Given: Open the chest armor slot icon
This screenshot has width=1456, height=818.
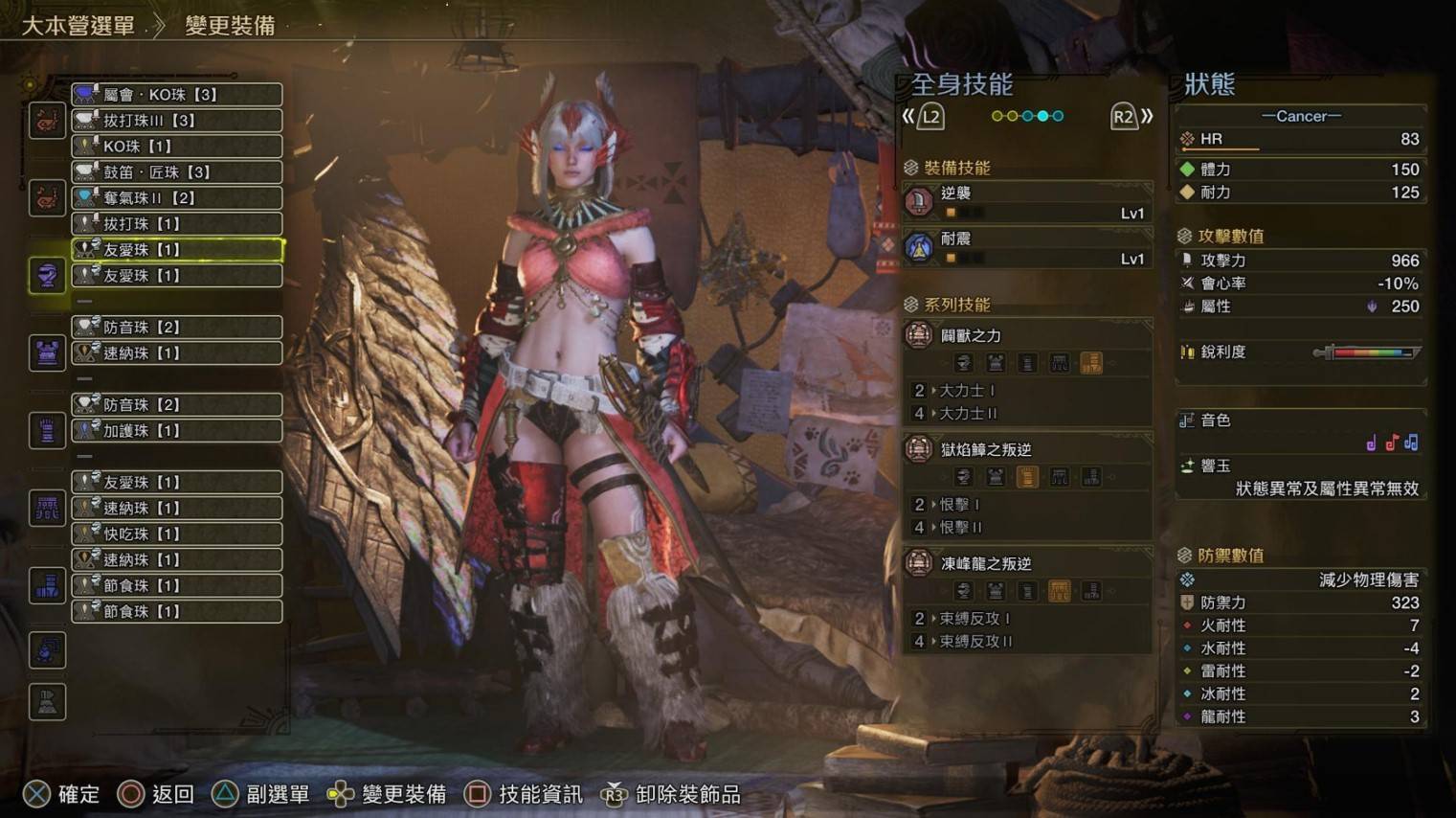Looking at the screenshot, I should 47,353.
